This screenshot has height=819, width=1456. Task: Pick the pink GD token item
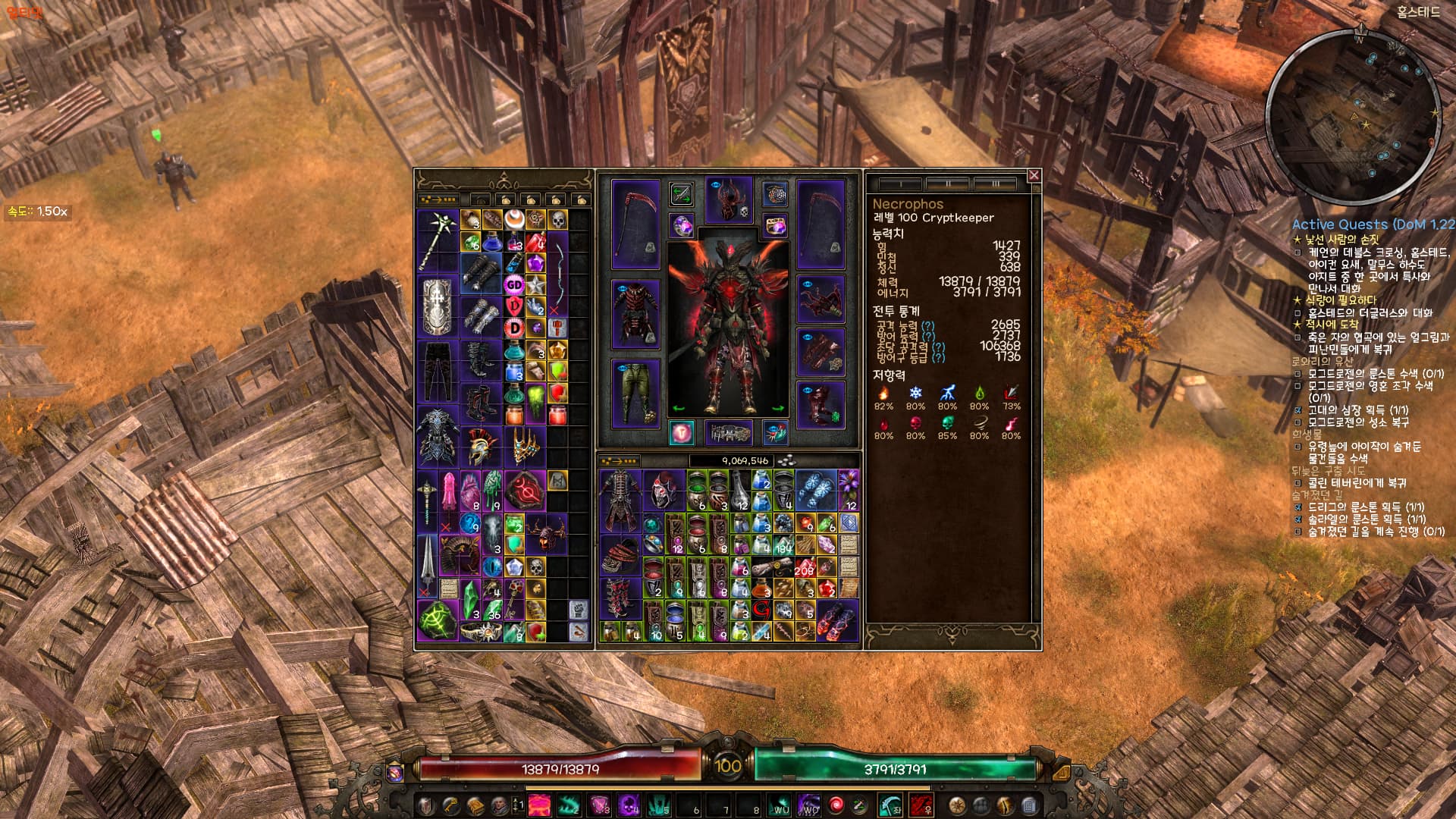515,284
